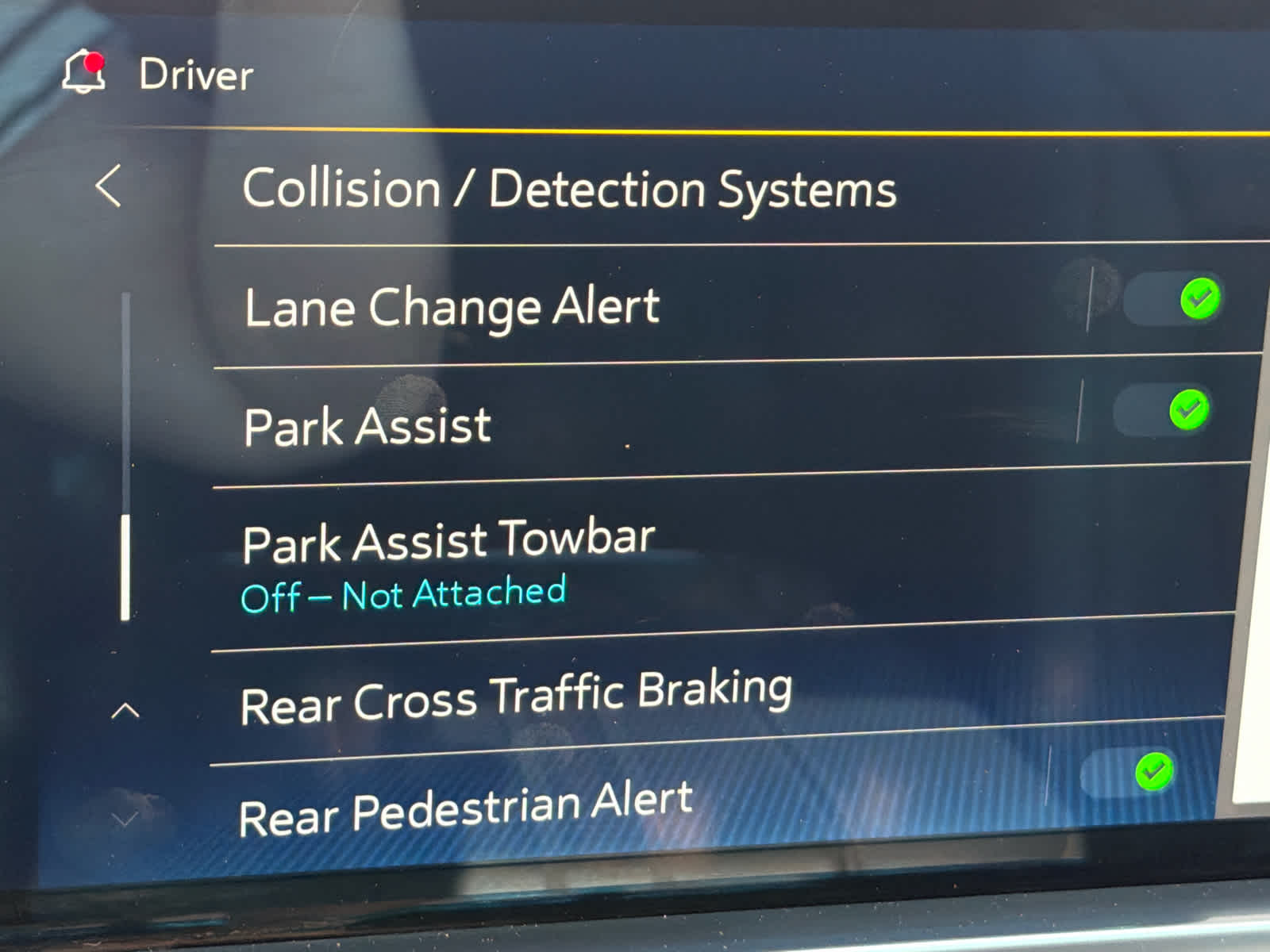Click the scroll down chevron arrow
The height and width of the screenshot is (952, 1270).
(125, 819)
